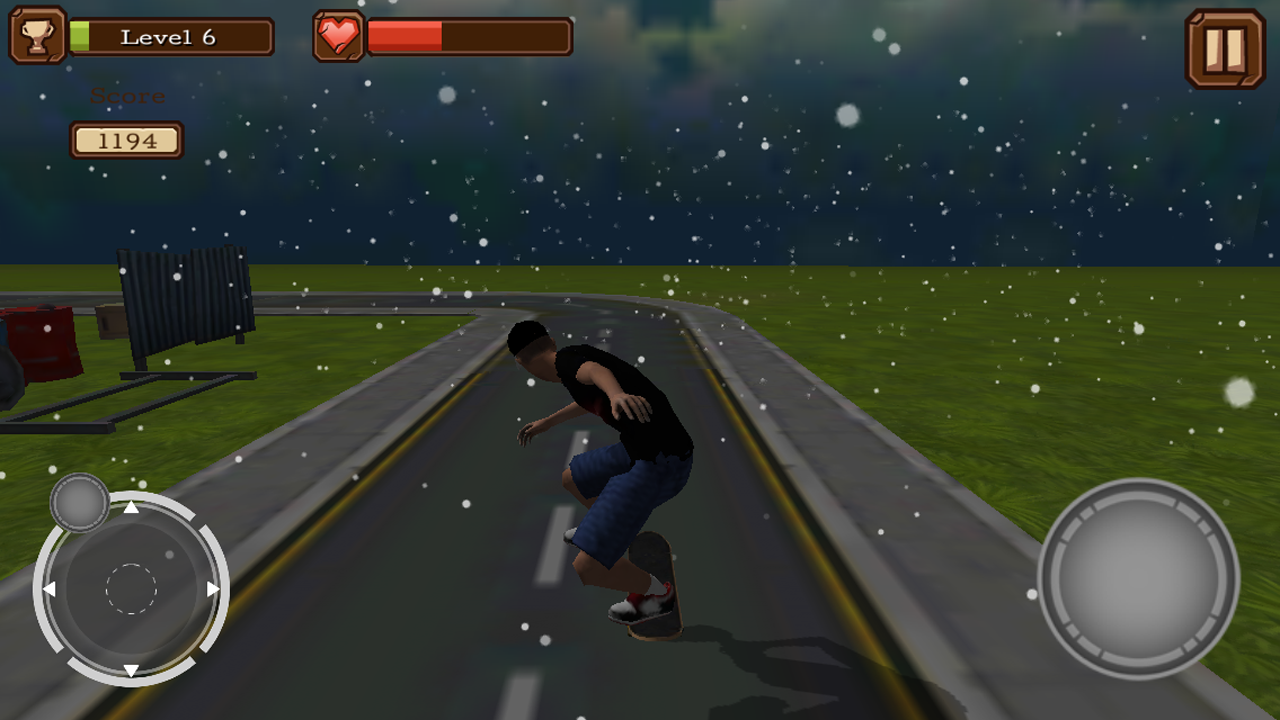Tap the heart icon on the health bar
Screen dimensions: 1280x720
coord(339,35)
